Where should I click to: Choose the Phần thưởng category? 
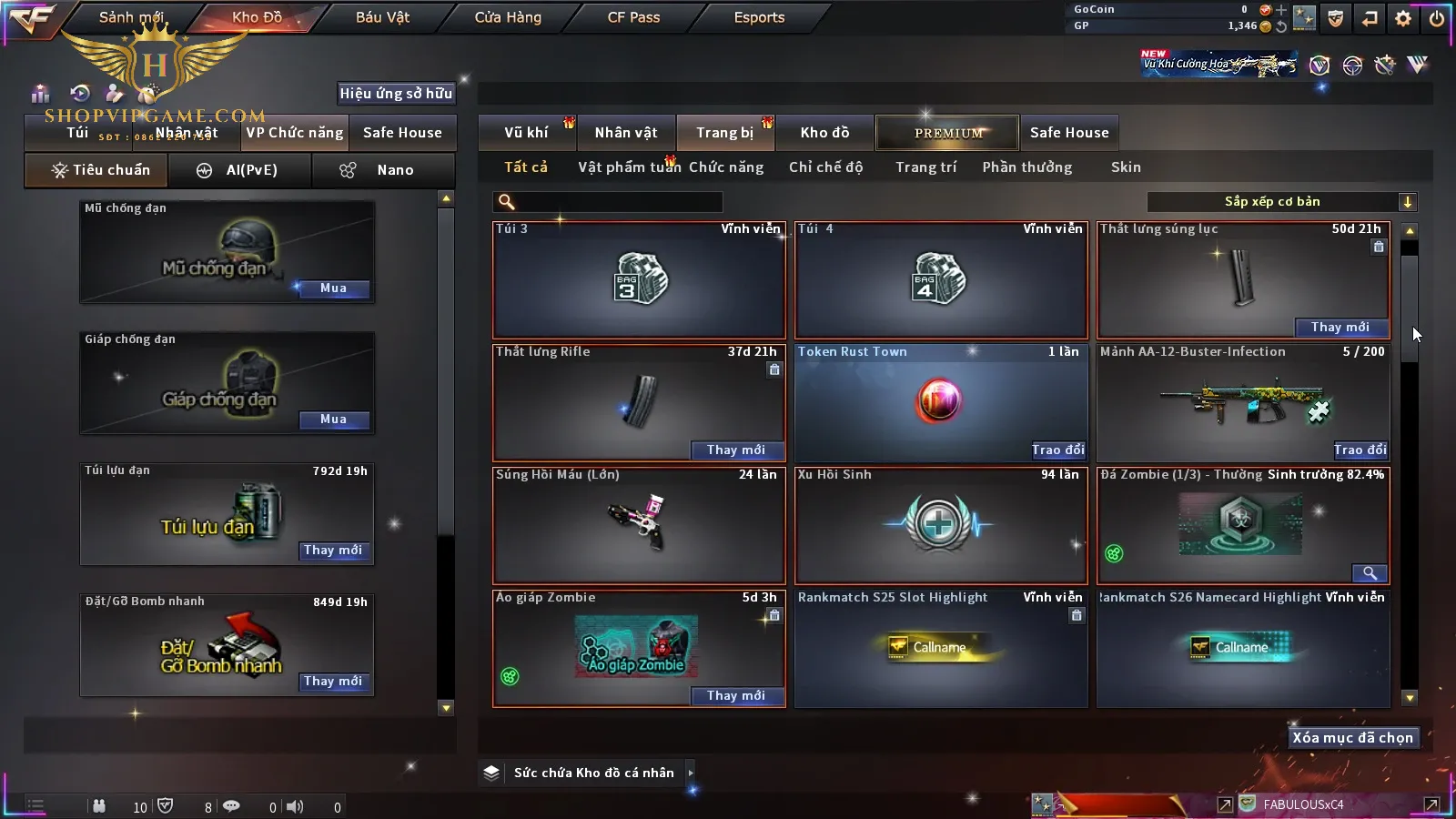pos(1026,167)
